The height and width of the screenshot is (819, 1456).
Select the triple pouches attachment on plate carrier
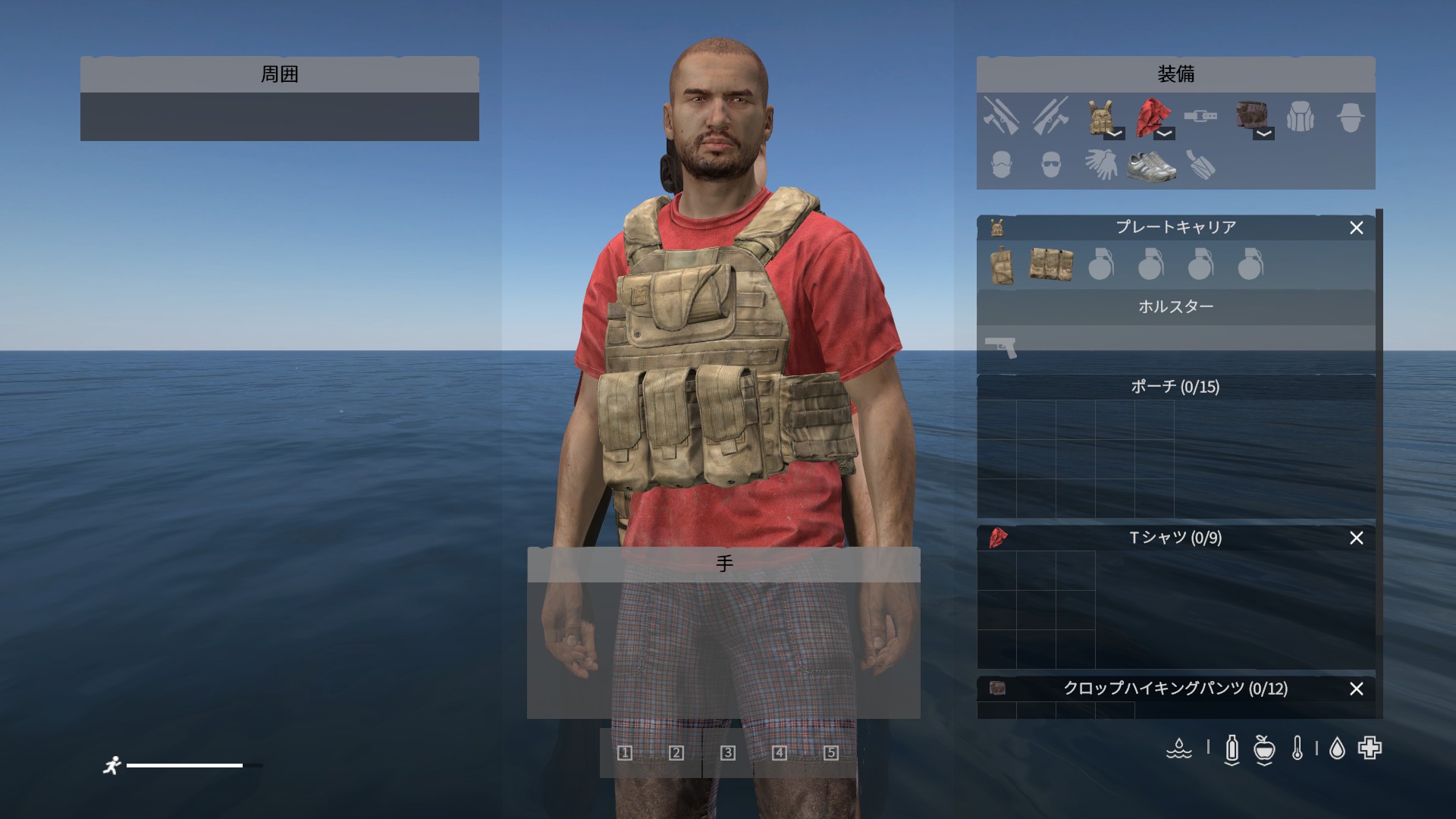pos(1051,265)
